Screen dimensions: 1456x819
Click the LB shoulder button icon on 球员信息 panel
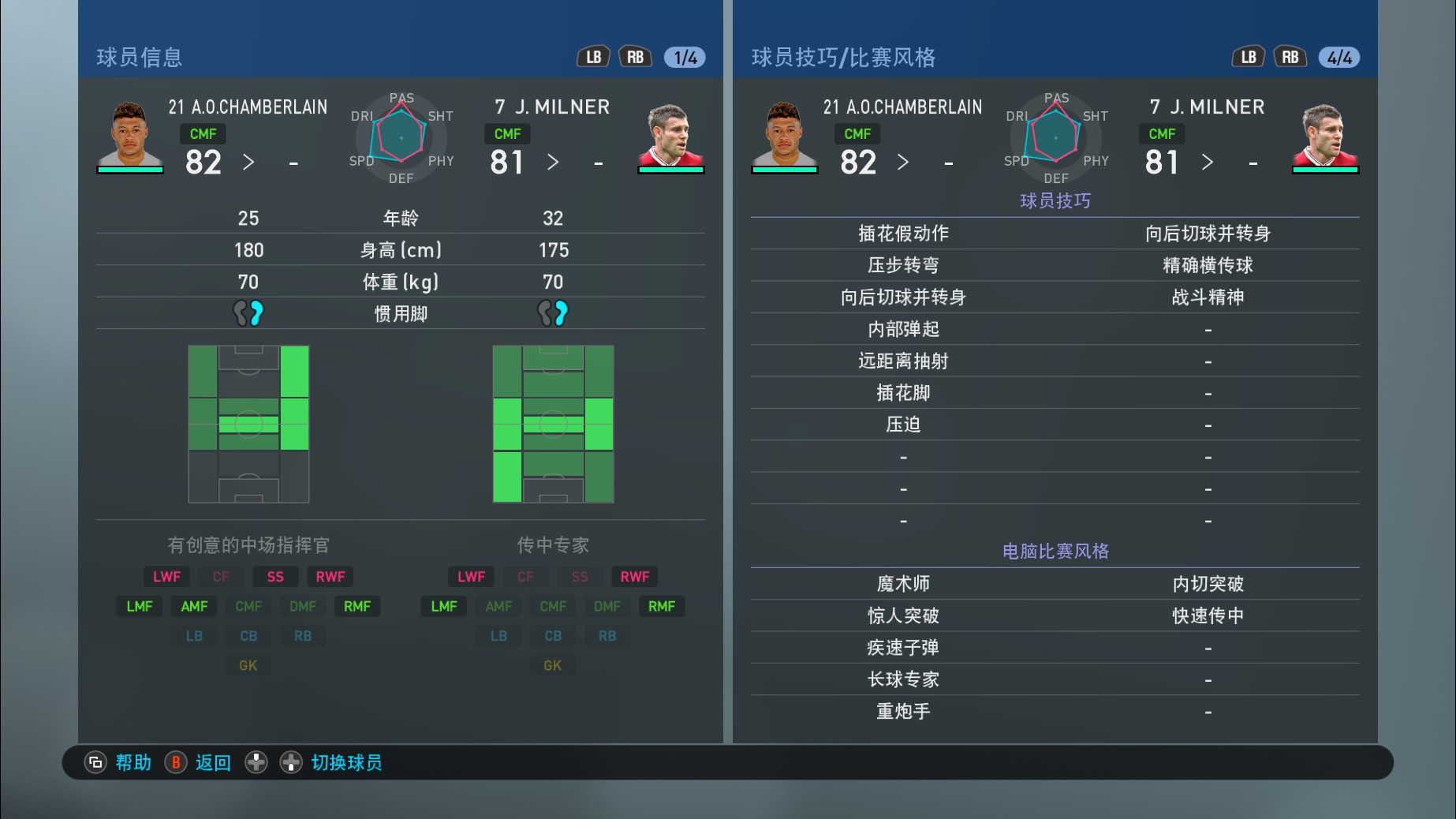[594, 56]
